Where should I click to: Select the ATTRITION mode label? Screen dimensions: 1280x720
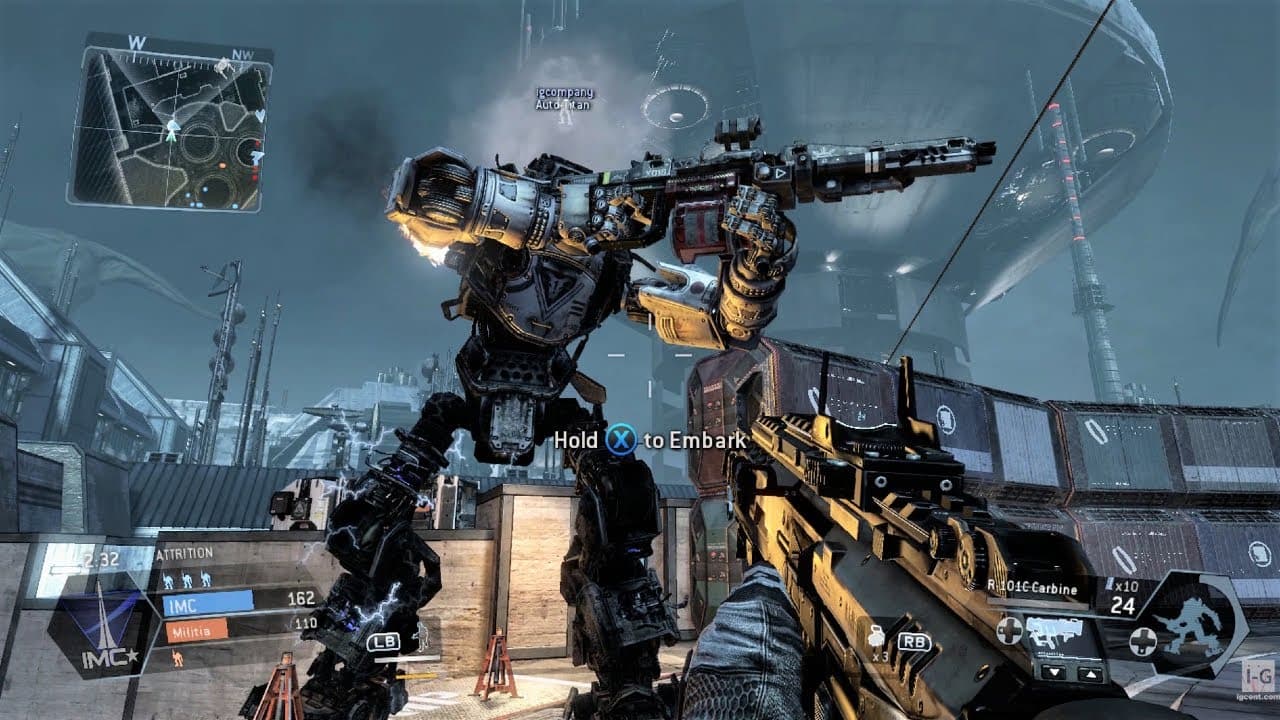(x=185, y=552)
